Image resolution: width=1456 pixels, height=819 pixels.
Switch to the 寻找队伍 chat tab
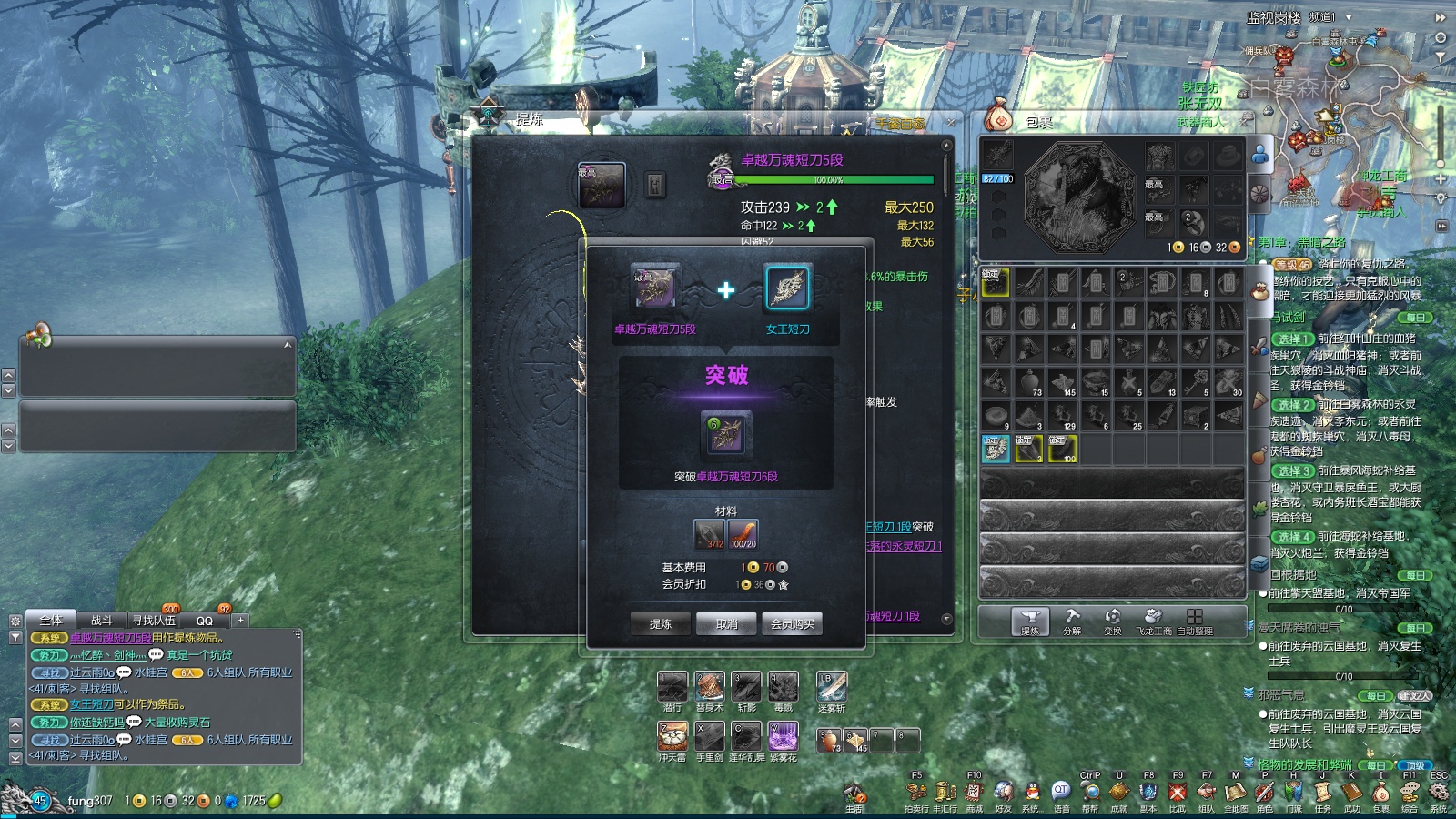click(154, 621)
